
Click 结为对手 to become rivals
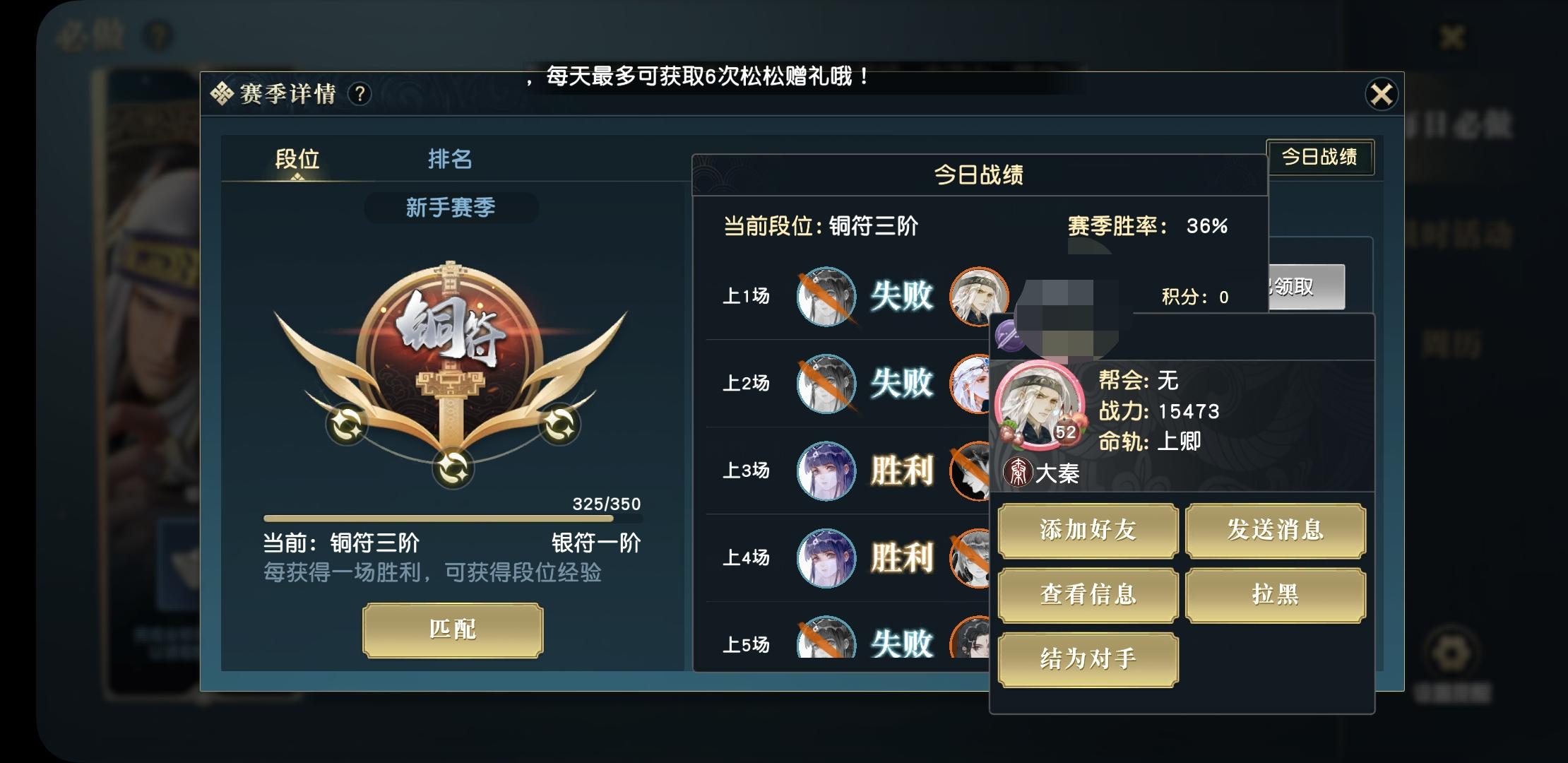click(1088, 658)
